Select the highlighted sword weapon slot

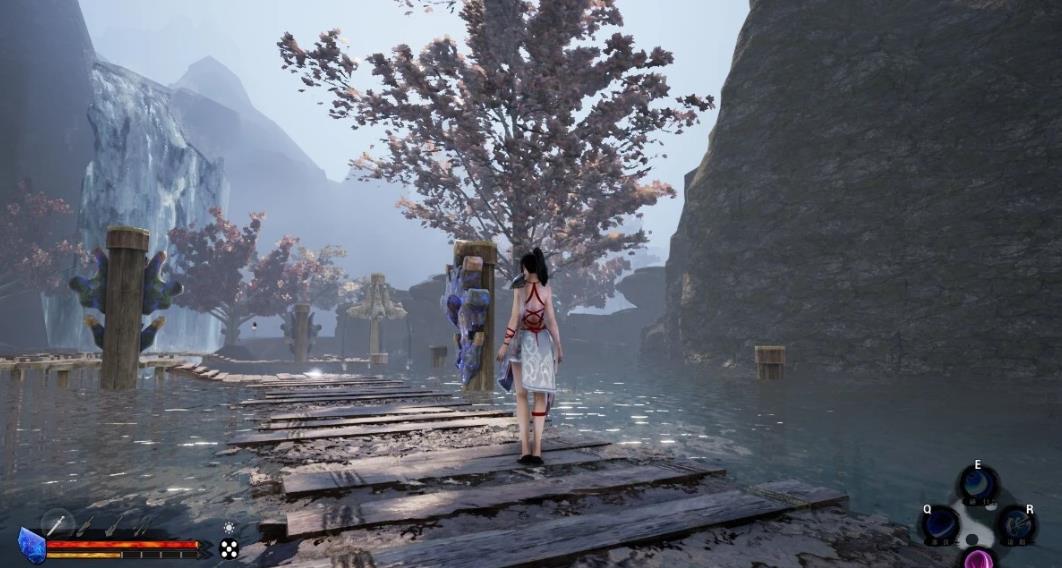click(58, 524)
